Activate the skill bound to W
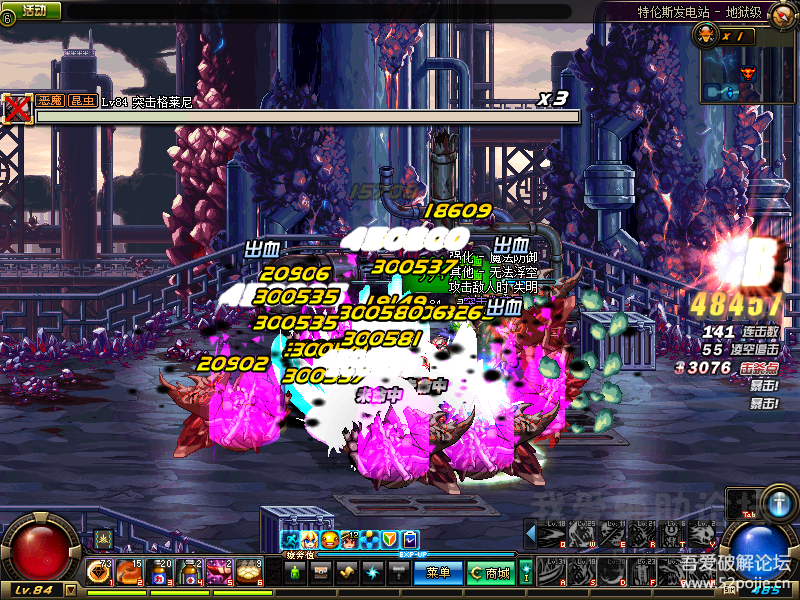This screenshot has width=800, height=600. (x=582, y=535)
